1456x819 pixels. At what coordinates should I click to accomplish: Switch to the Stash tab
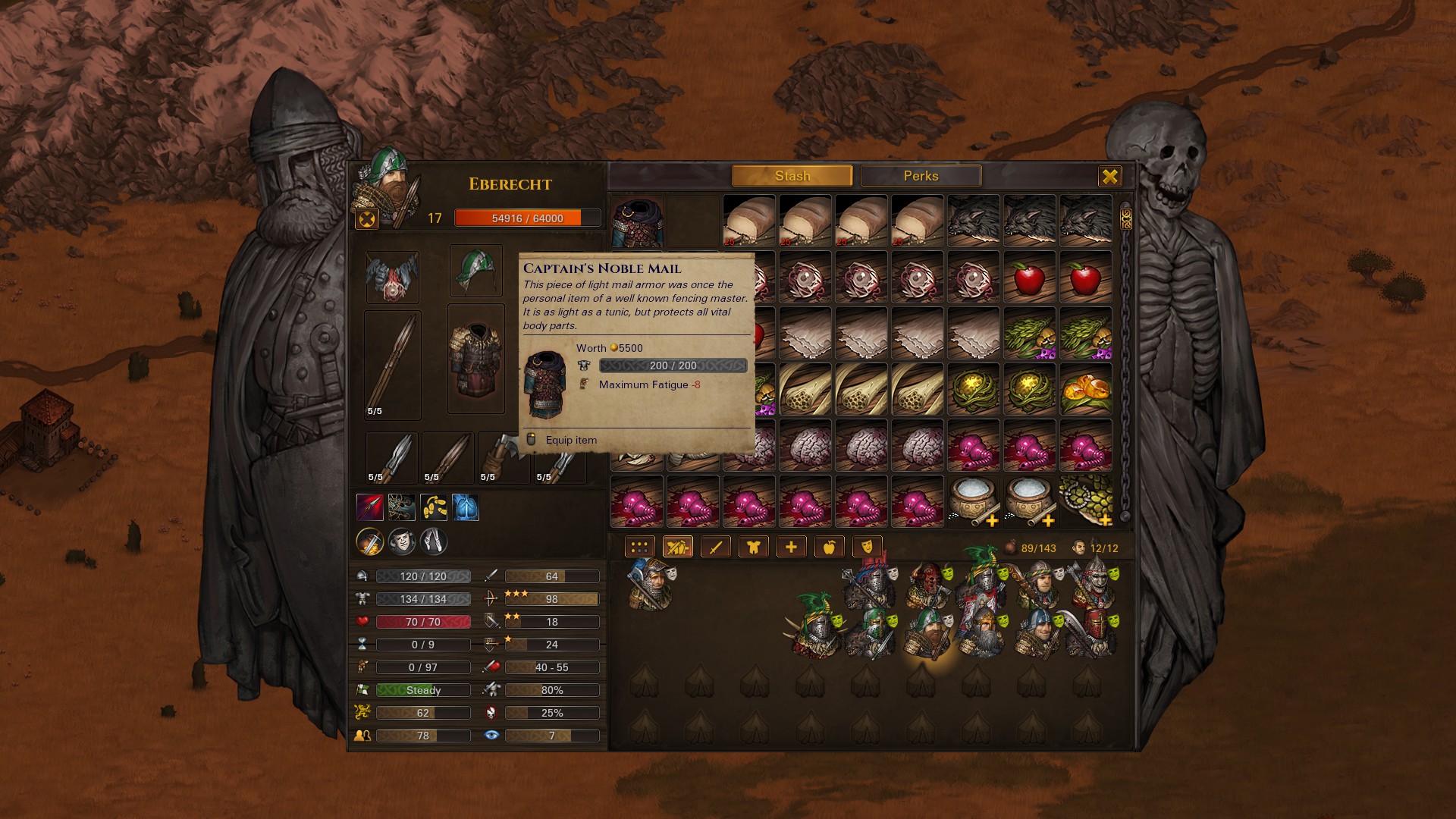[792, 176]
